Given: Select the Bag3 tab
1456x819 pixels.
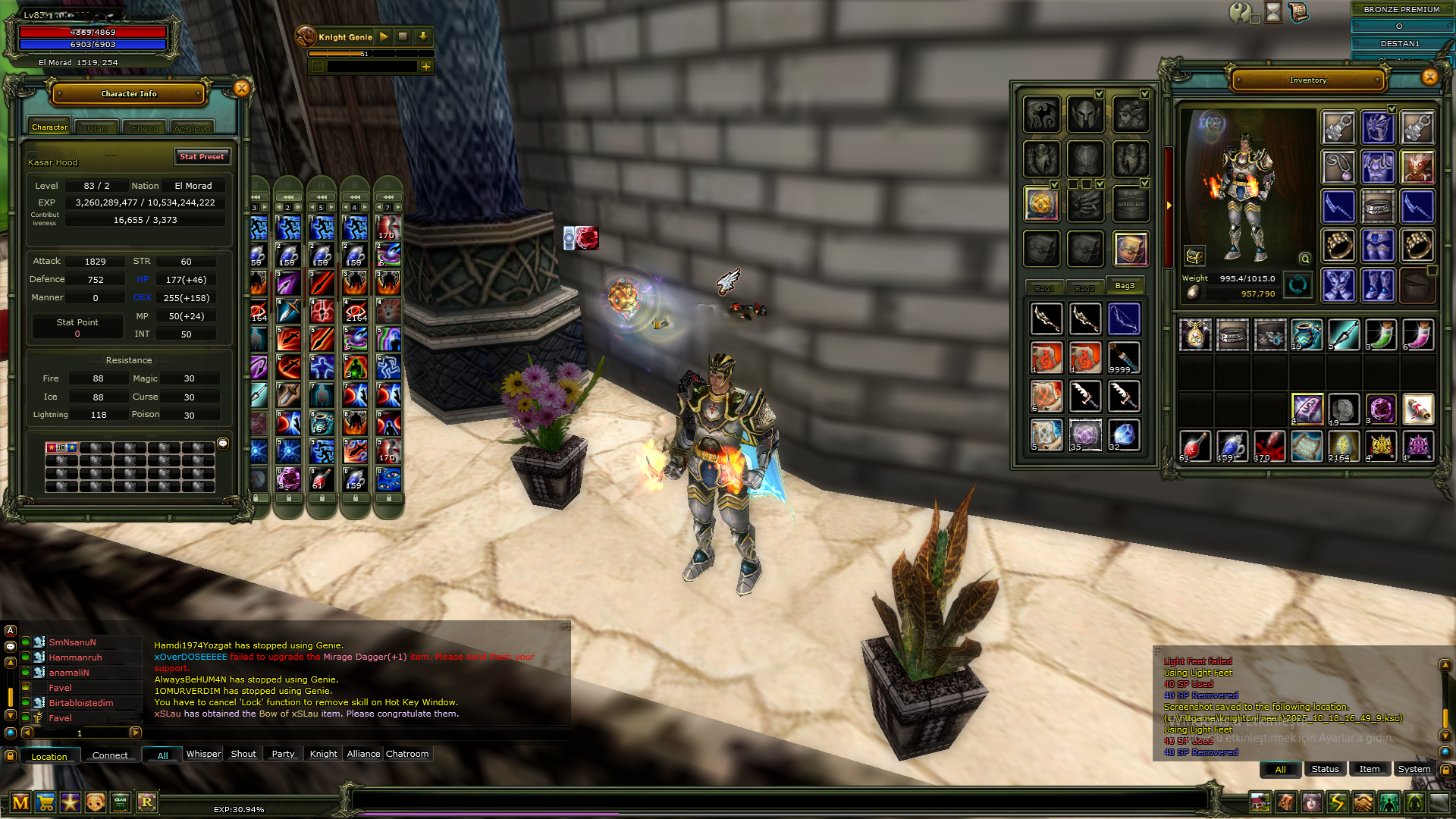Looking at the screenshot, I should coord(1125,286).
